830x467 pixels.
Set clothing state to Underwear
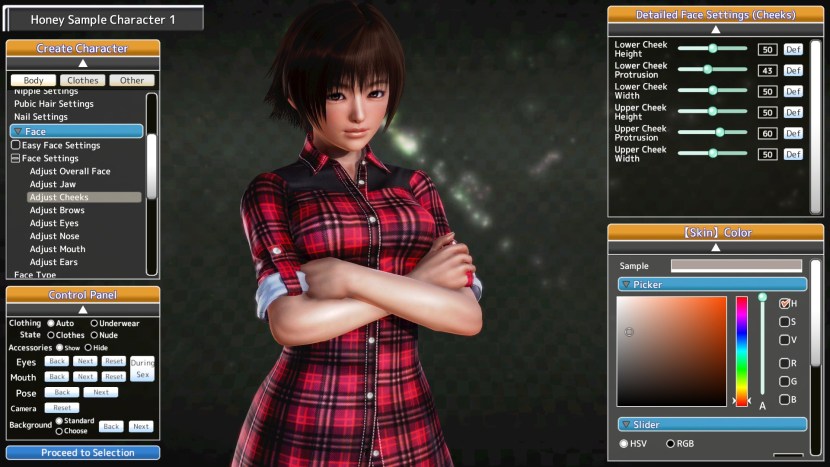tap(95, 323)
